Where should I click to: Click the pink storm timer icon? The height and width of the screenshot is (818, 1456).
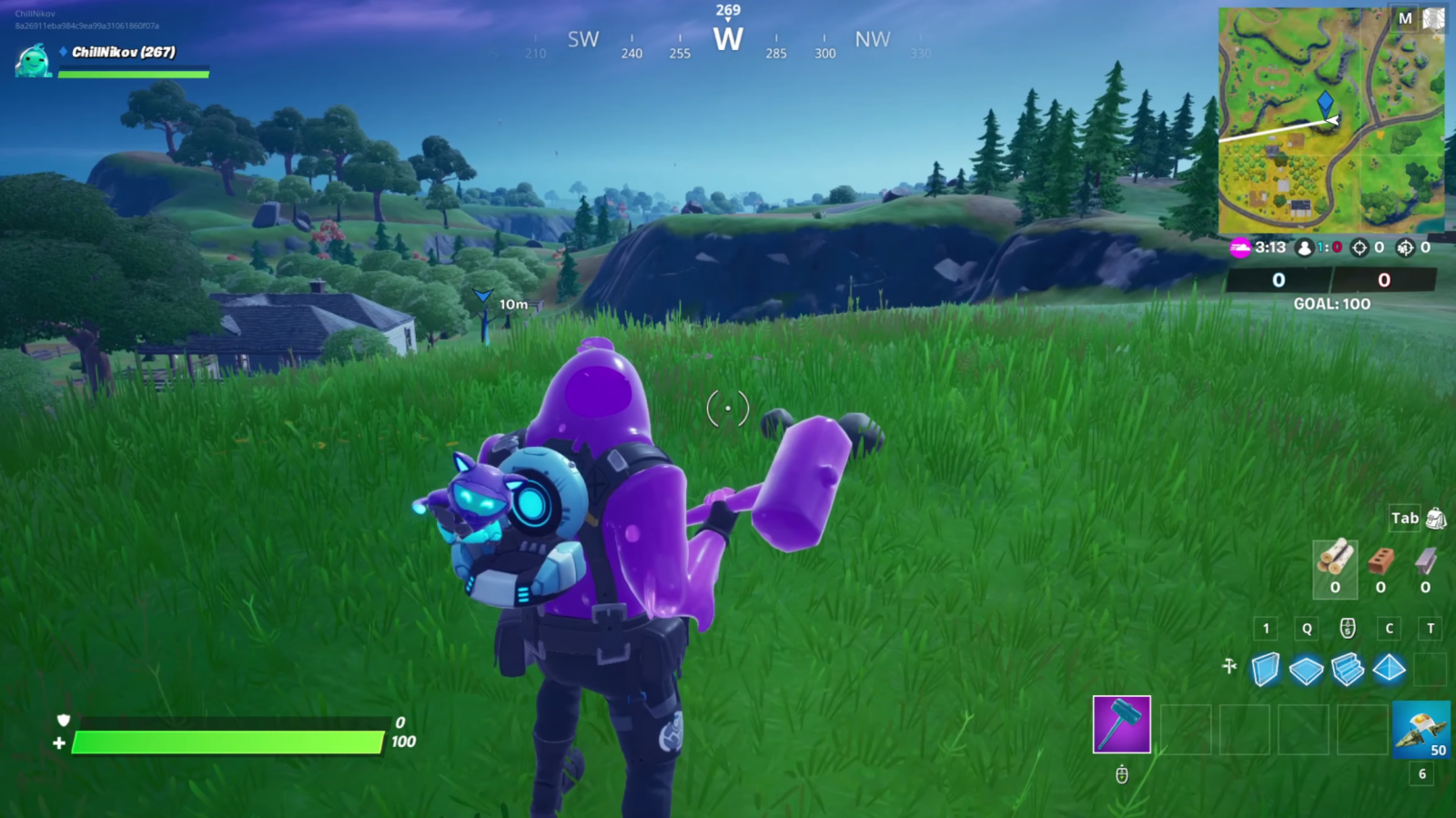click(x=1241, y=247)
